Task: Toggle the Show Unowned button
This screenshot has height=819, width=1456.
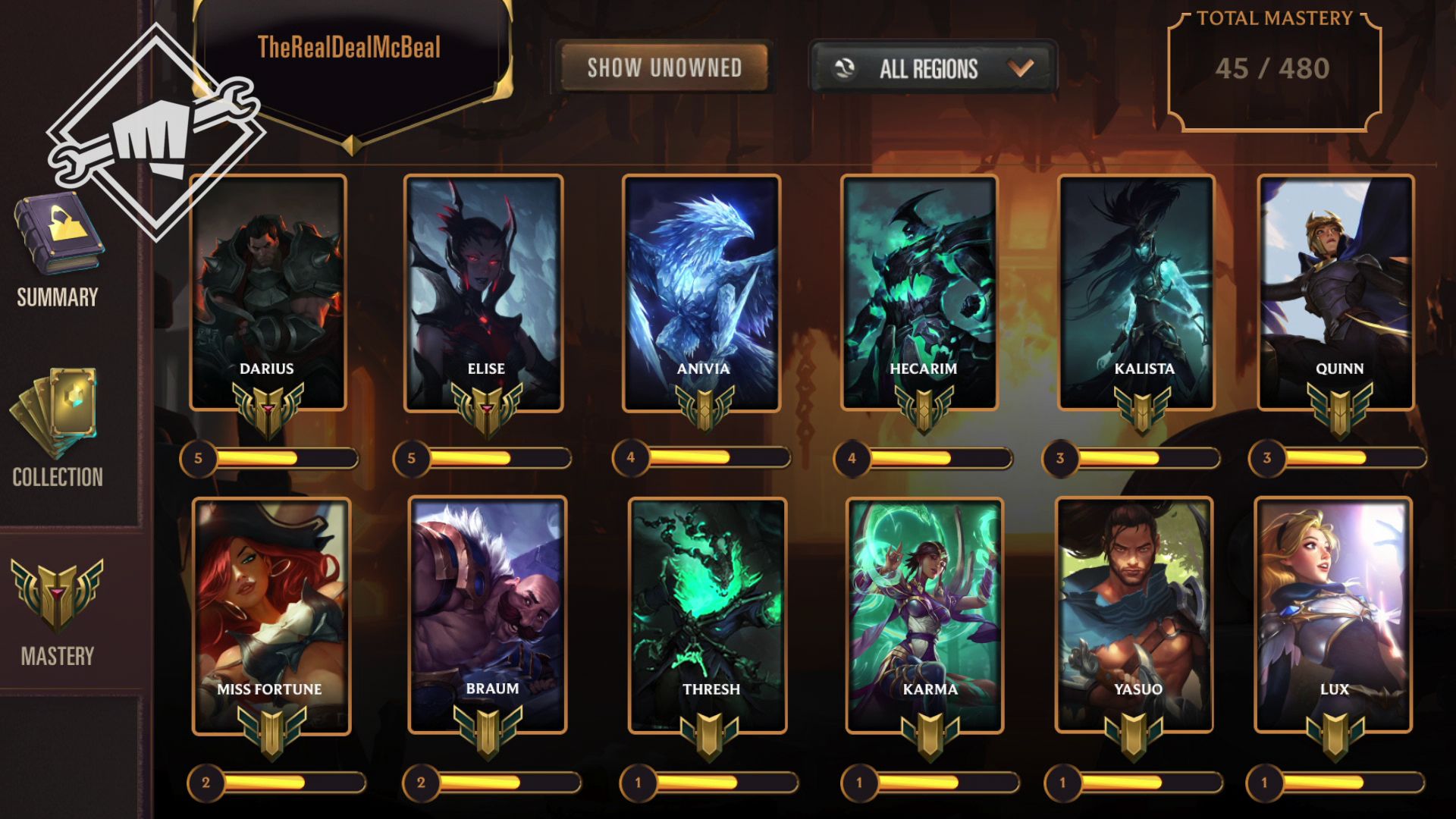Action: click(x=664, y=67)
